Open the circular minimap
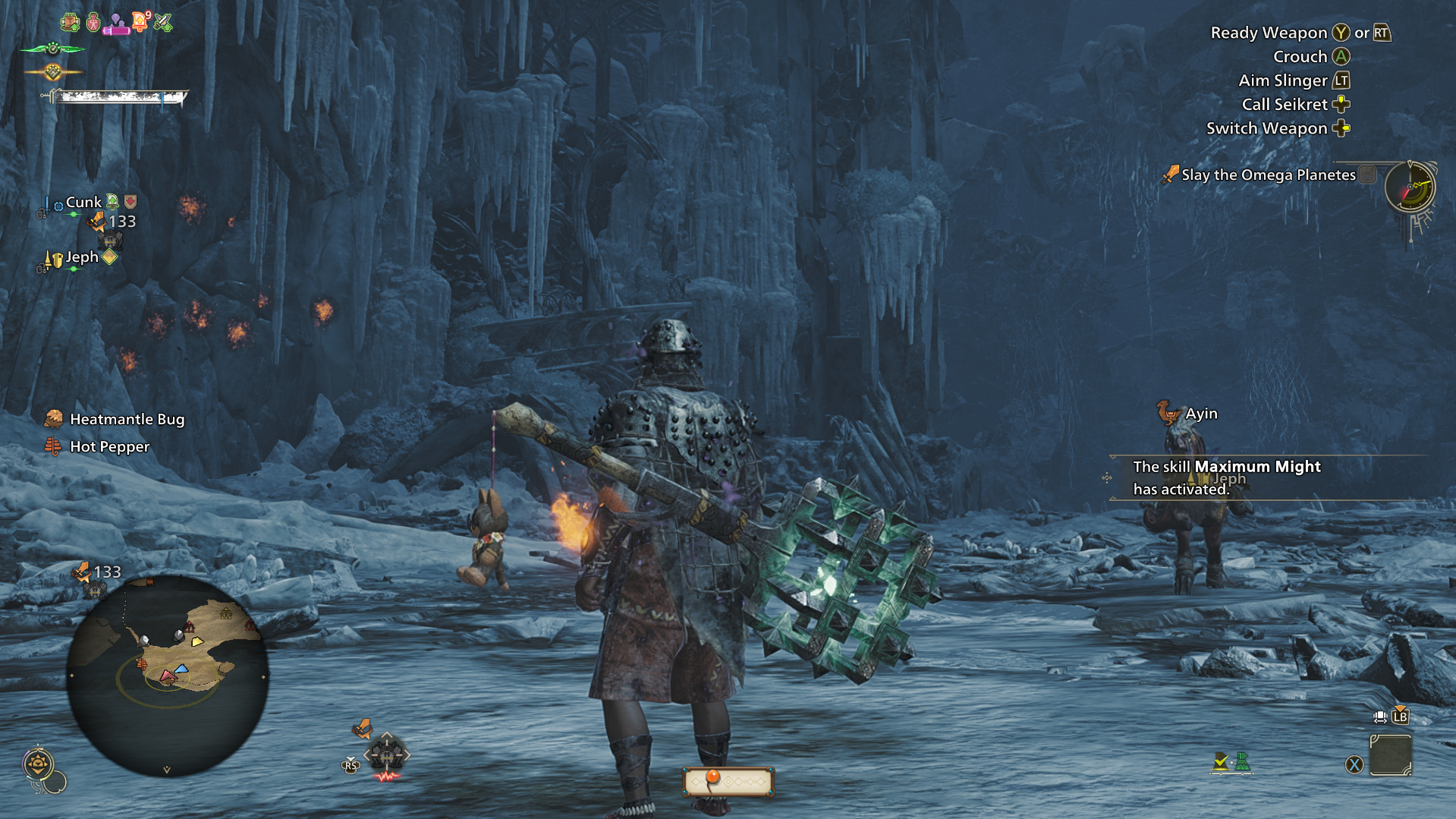 (x=167, y=676)
